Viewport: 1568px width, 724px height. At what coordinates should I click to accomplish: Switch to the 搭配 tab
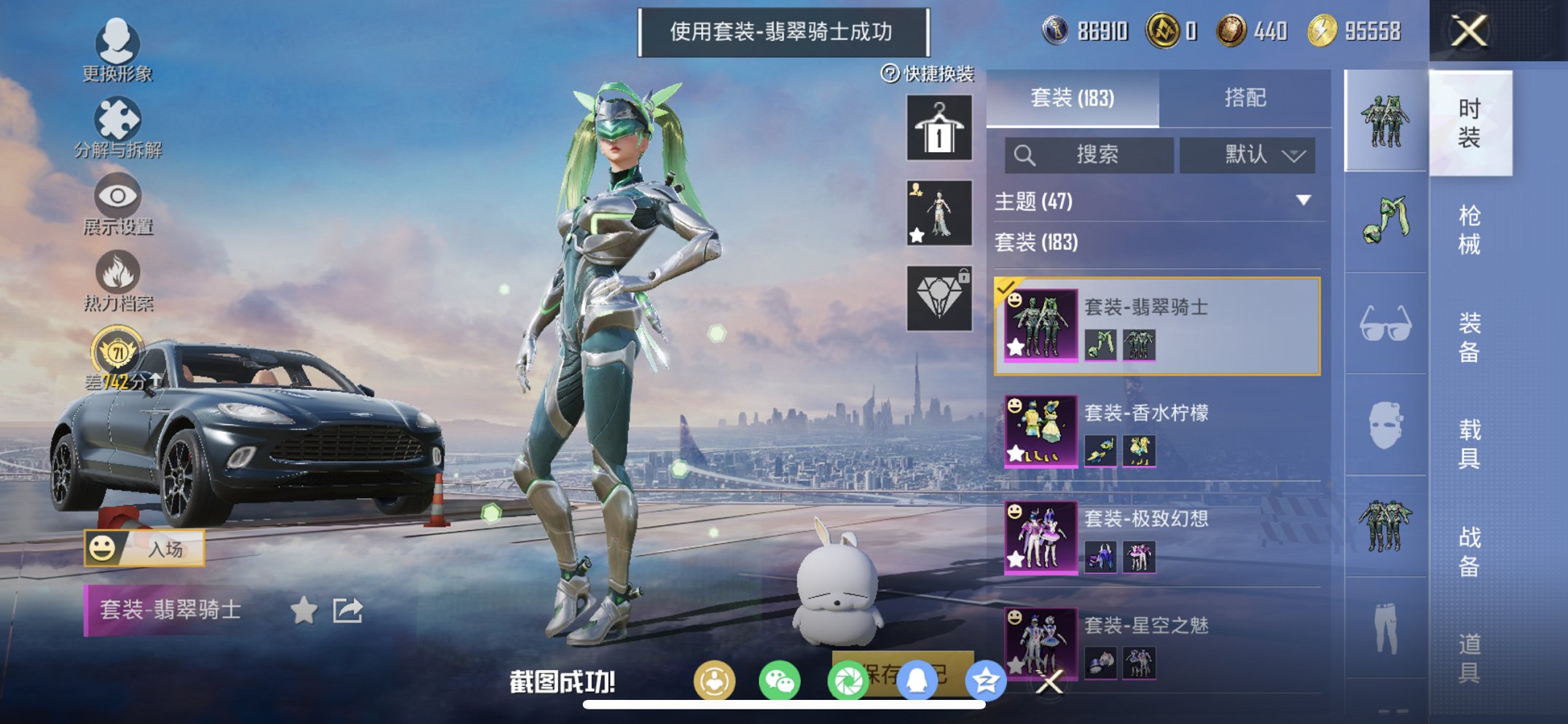pyautogui.click(x=1247, y=97)
